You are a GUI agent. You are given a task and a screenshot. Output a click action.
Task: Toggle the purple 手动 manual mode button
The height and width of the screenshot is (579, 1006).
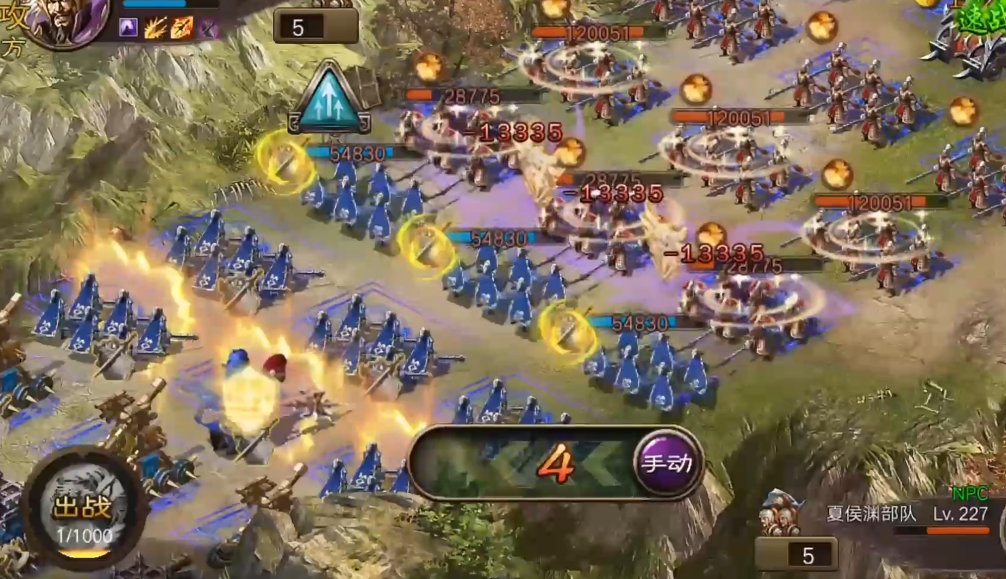click(x=667, y=463)
